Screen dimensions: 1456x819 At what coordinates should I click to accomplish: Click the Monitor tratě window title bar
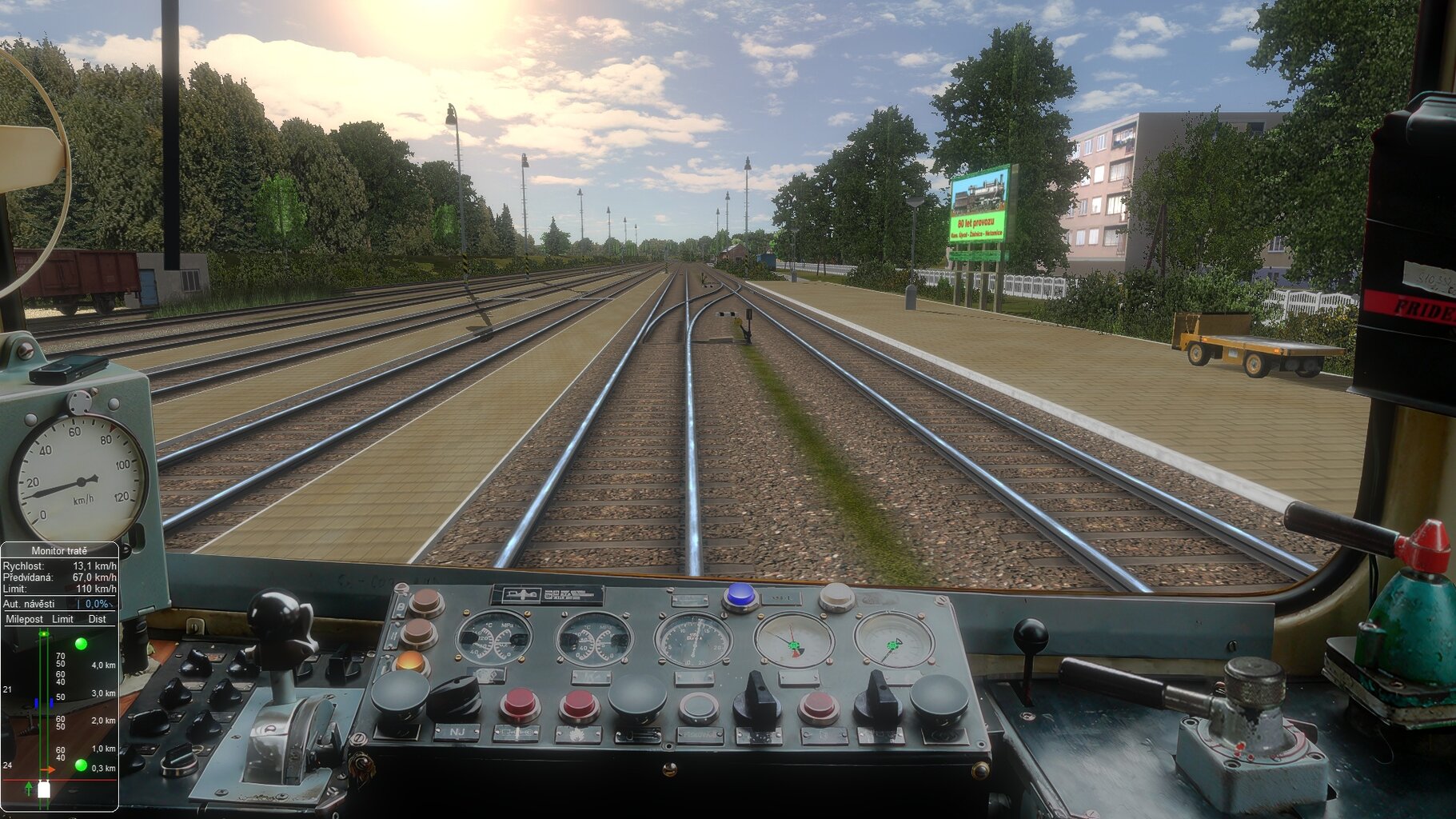coord(59,550)
